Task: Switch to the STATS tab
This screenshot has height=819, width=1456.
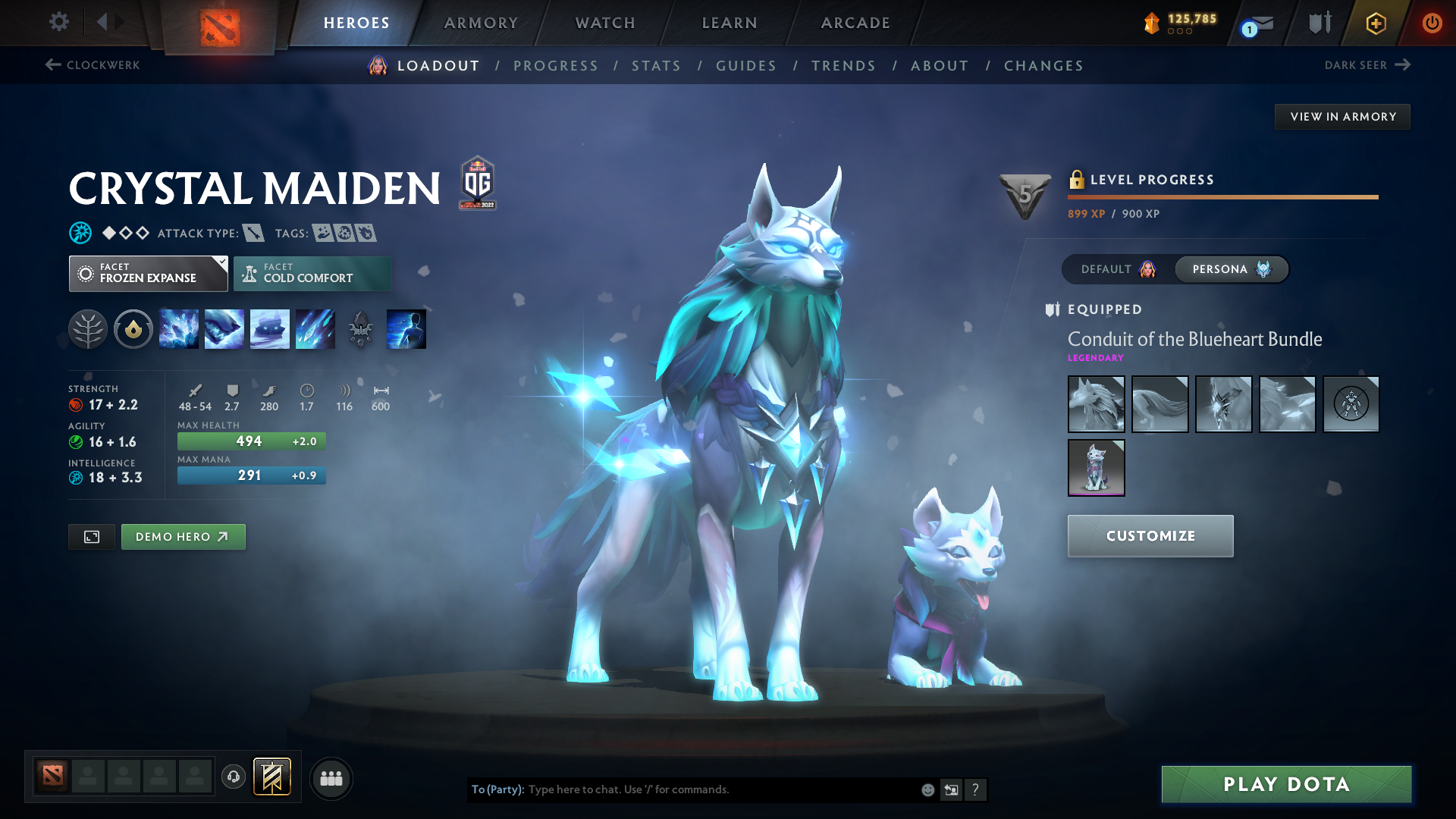Action: (x=656, y=65)
